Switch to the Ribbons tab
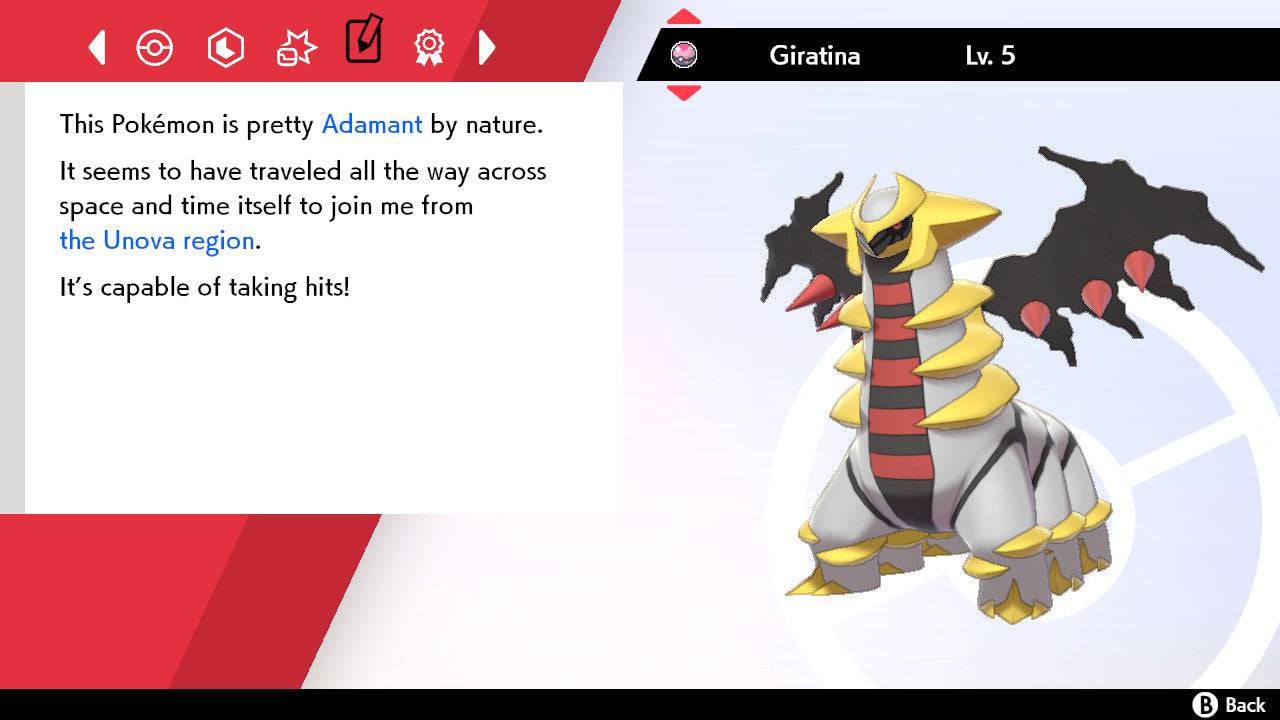This screenshot has height=720, width=1280. [x=430, y=46]
